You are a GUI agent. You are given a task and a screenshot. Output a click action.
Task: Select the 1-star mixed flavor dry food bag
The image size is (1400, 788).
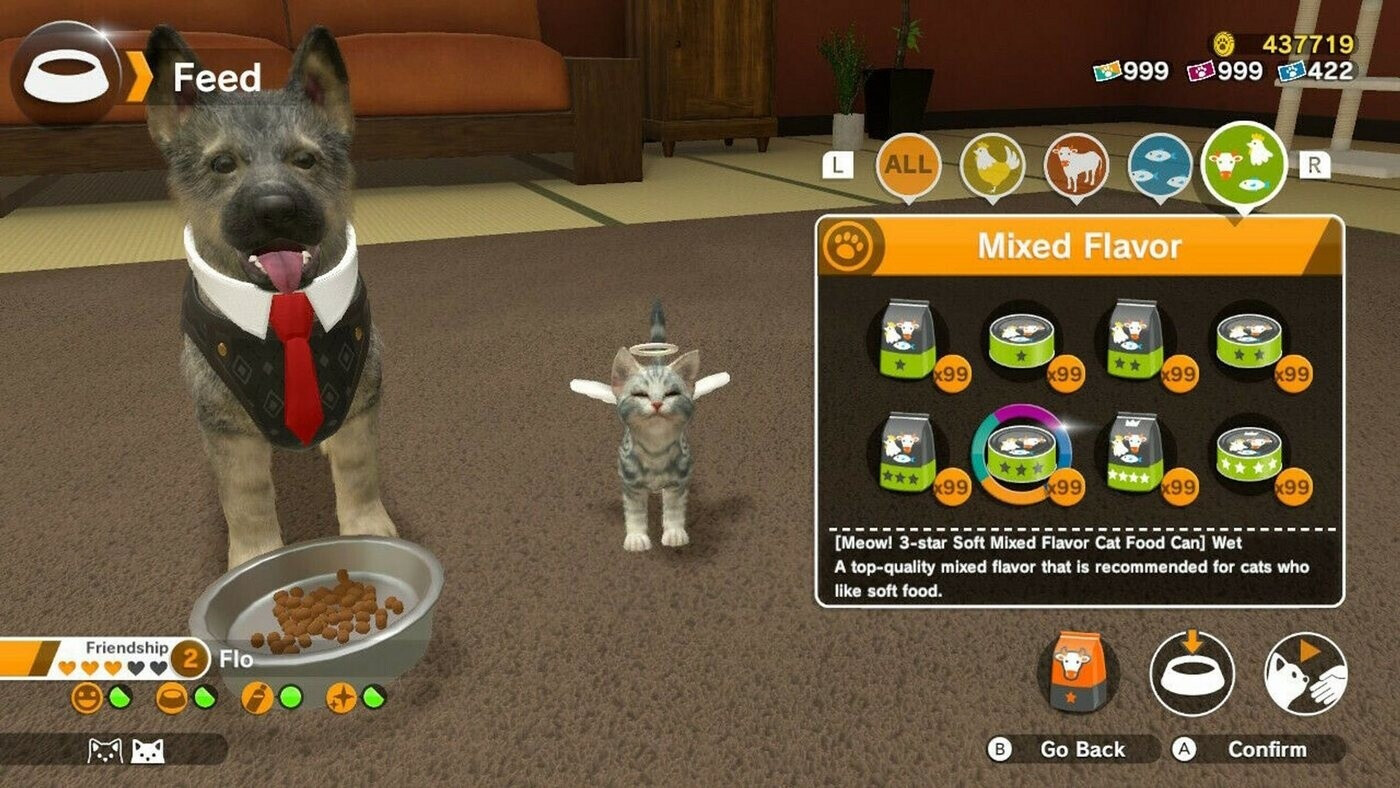[907, 342]
